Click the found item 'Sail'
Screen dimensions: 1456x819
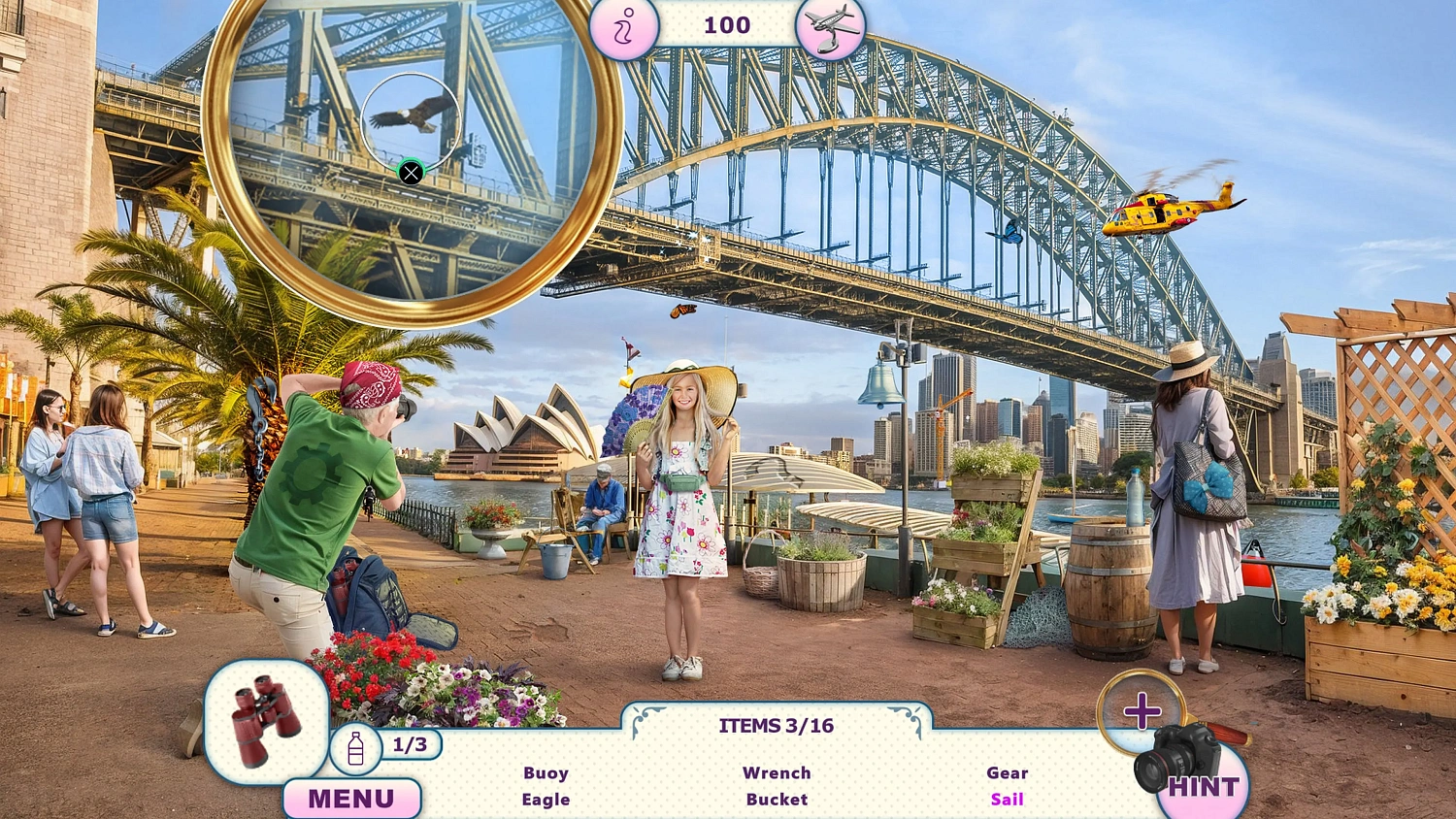[x=1007, y=799]
